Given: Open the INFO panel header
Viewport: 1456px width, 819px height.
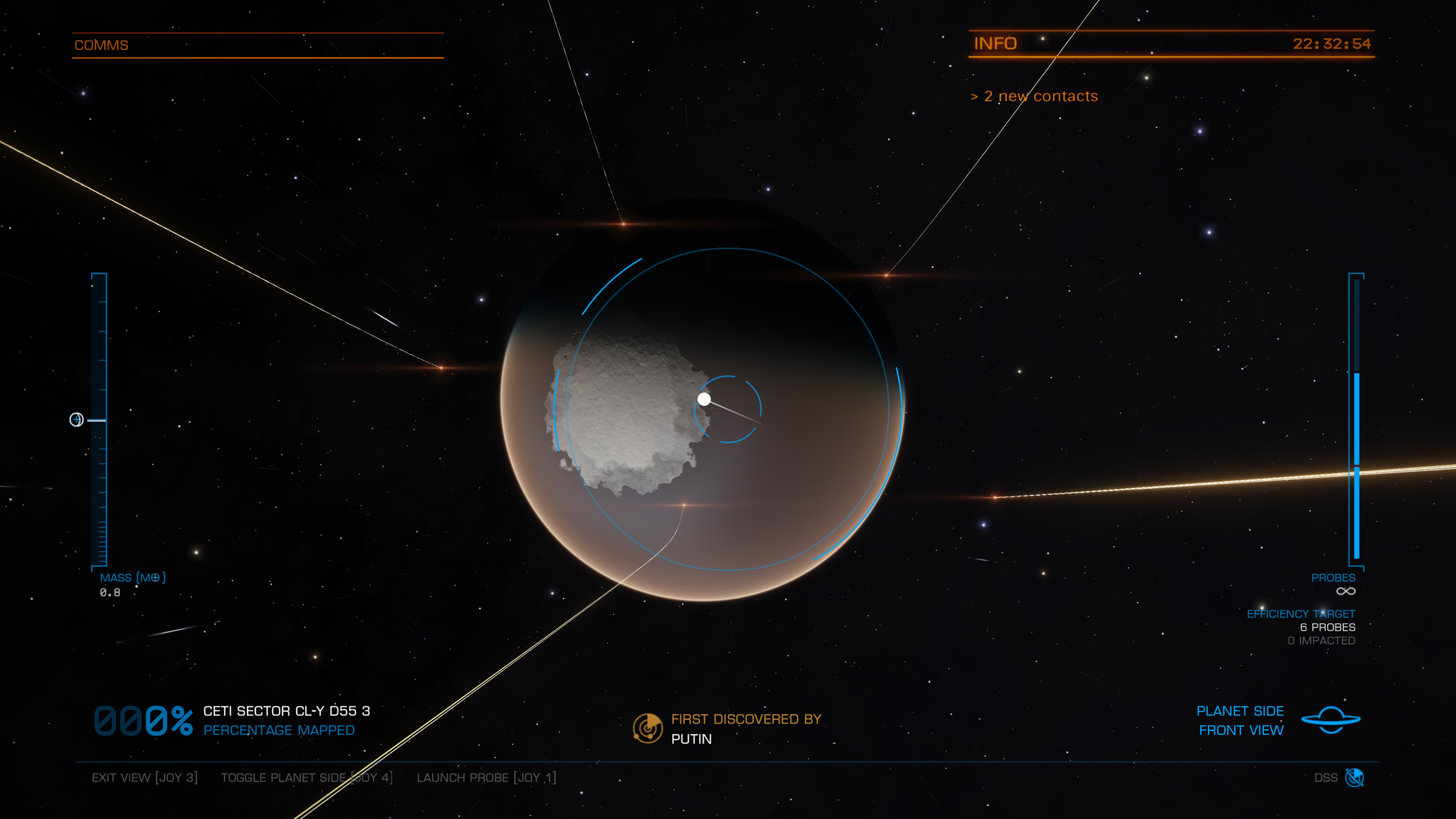Looking at the screenshot, I should [995, 44].
